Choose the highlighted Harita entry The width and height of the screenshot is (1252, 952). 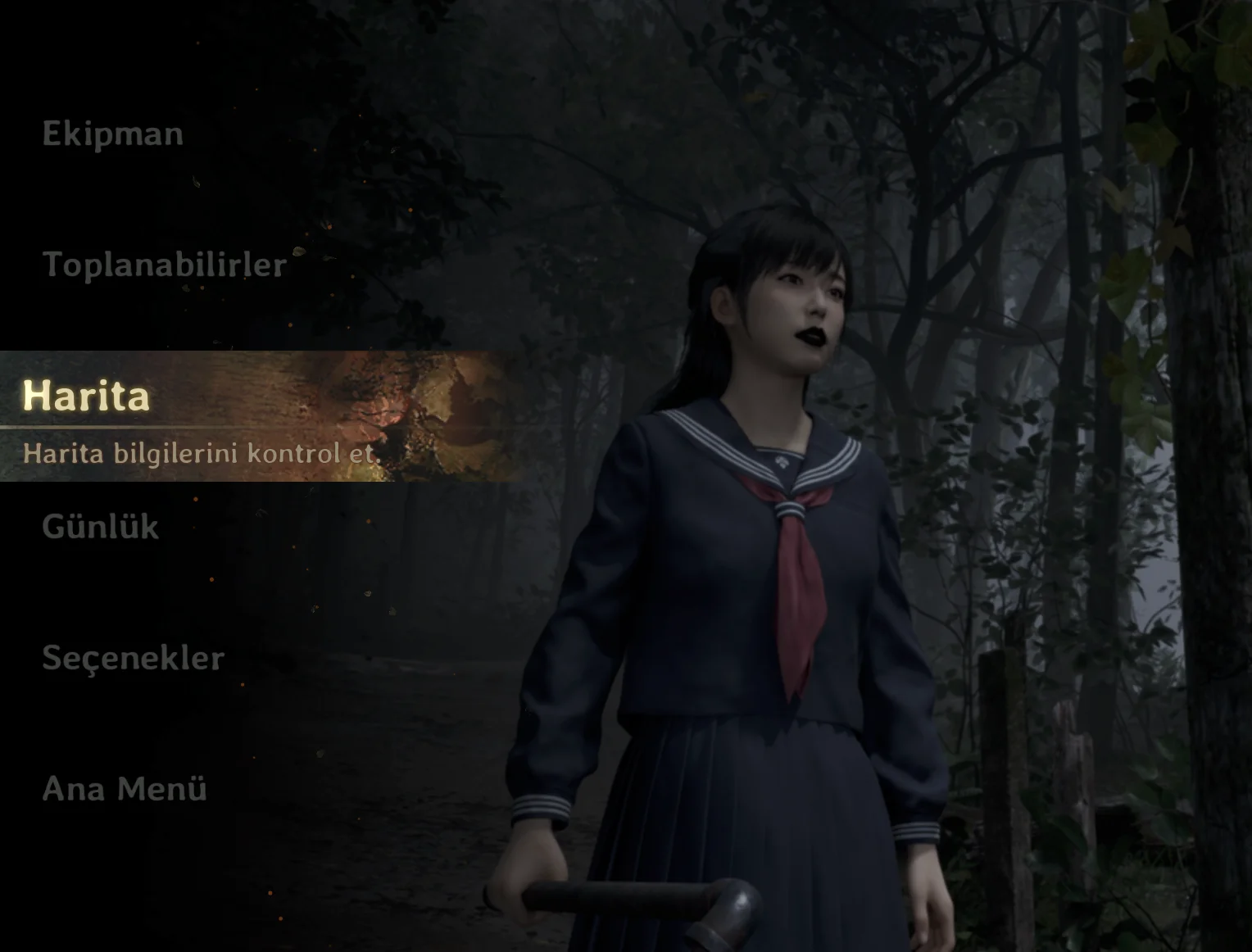point(87,397)
